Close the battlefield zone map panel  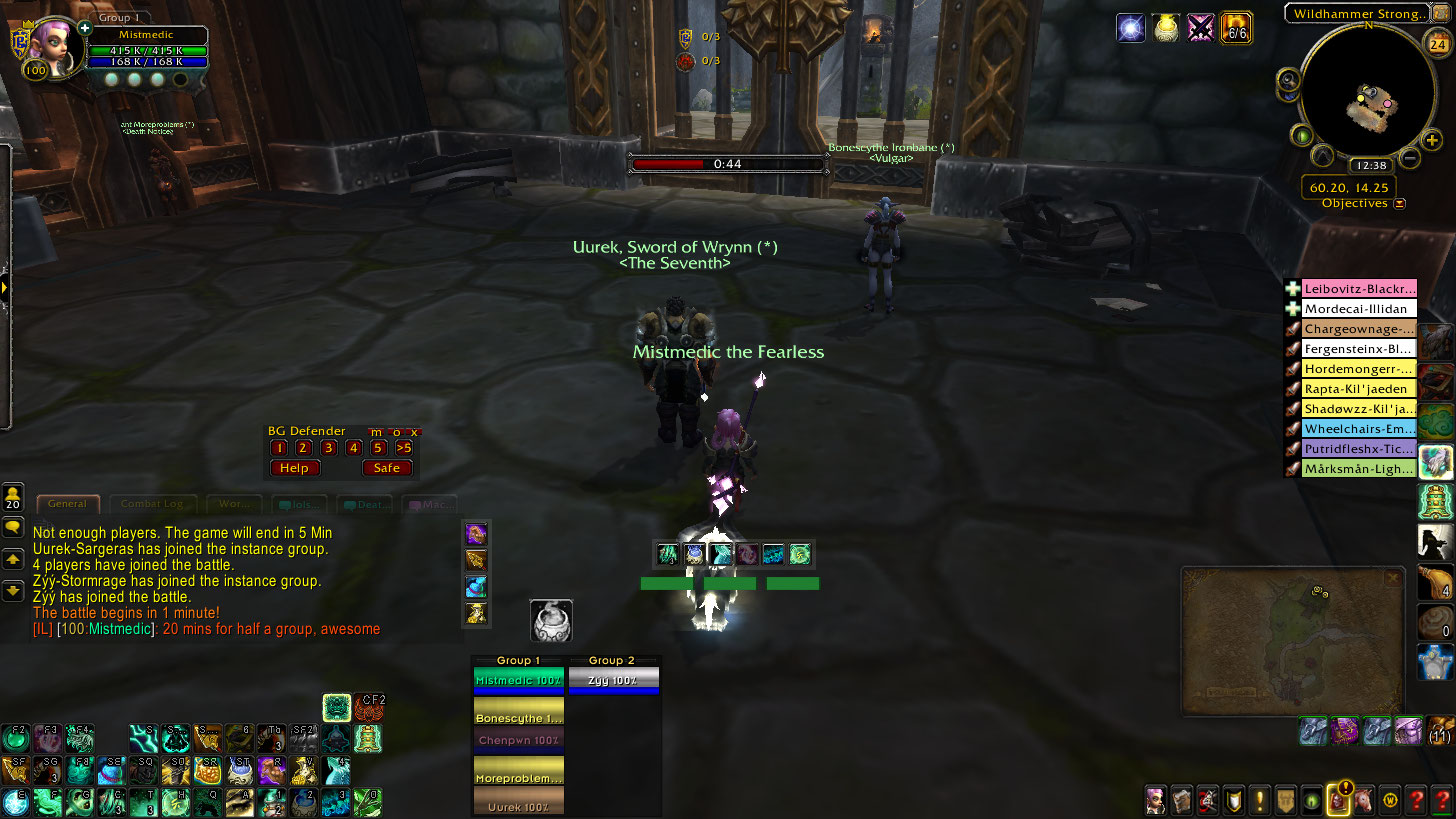[x=1392, y=578]
